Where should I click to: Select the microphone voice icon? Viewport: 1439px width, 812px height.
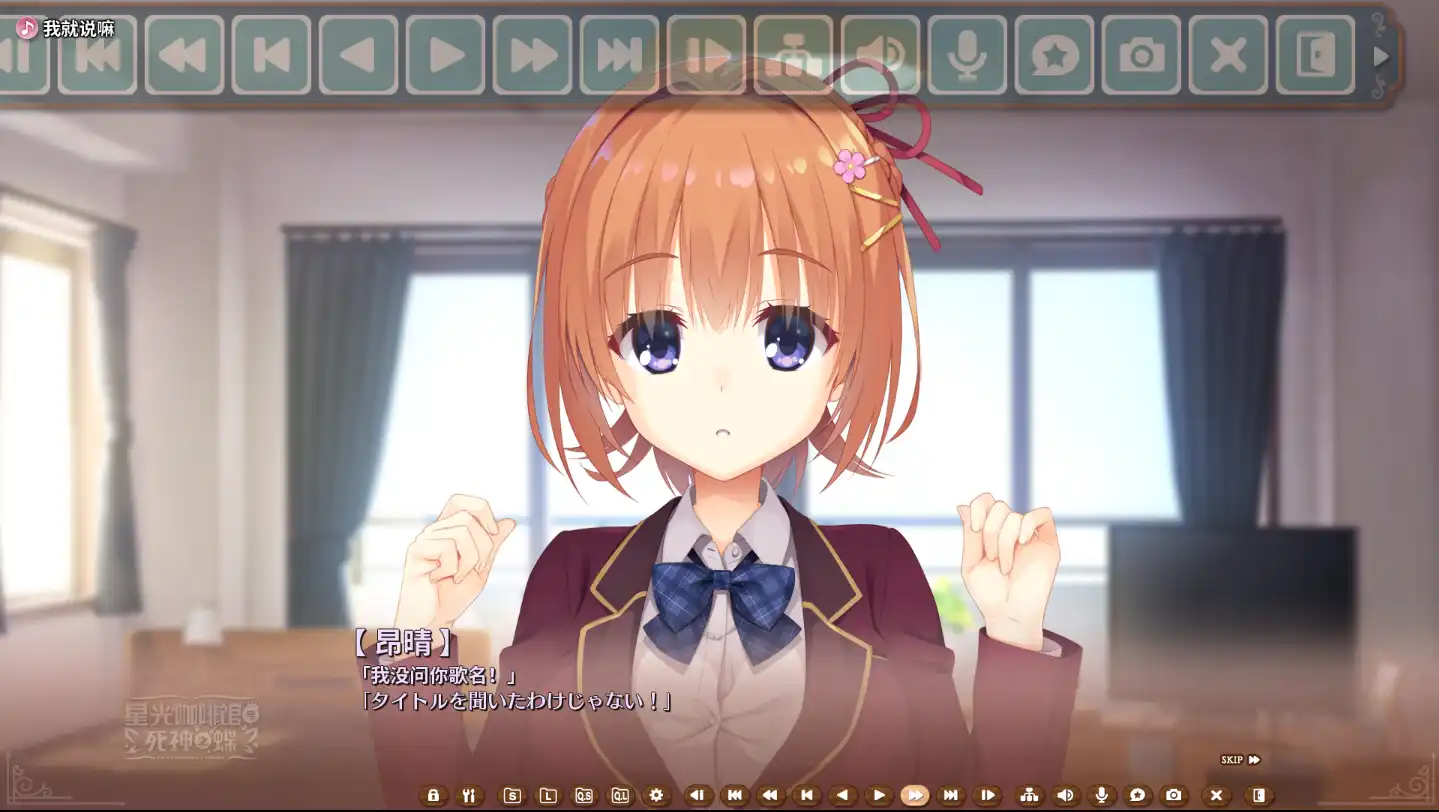click(1102, 795)
